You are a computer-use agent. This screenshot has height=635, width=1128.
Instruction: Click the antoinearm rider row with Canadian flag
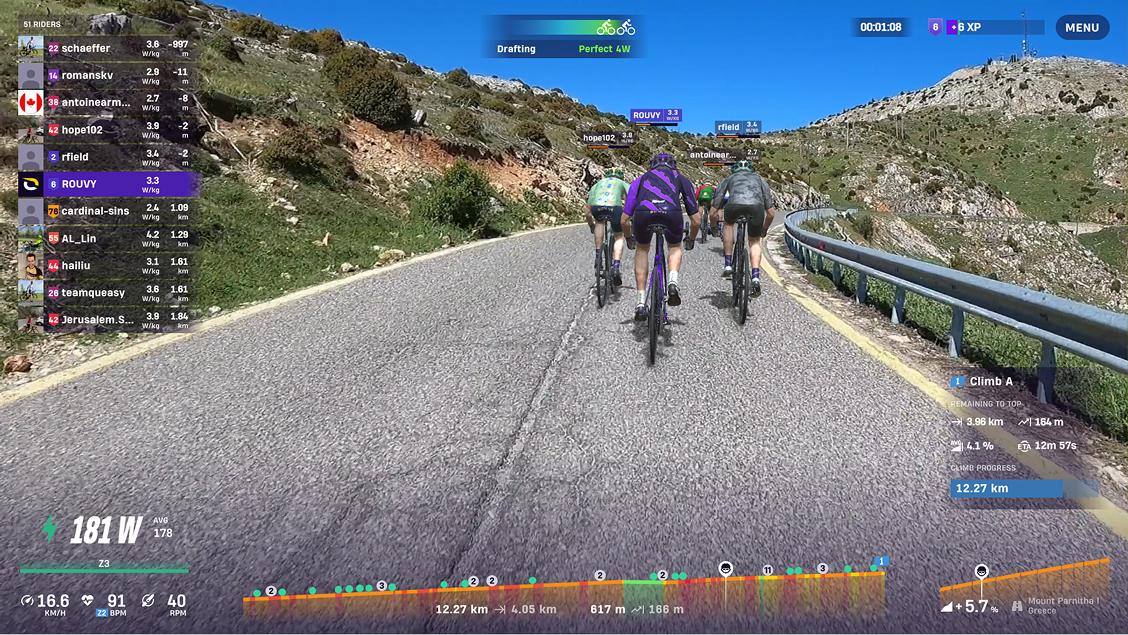[107, 102]
